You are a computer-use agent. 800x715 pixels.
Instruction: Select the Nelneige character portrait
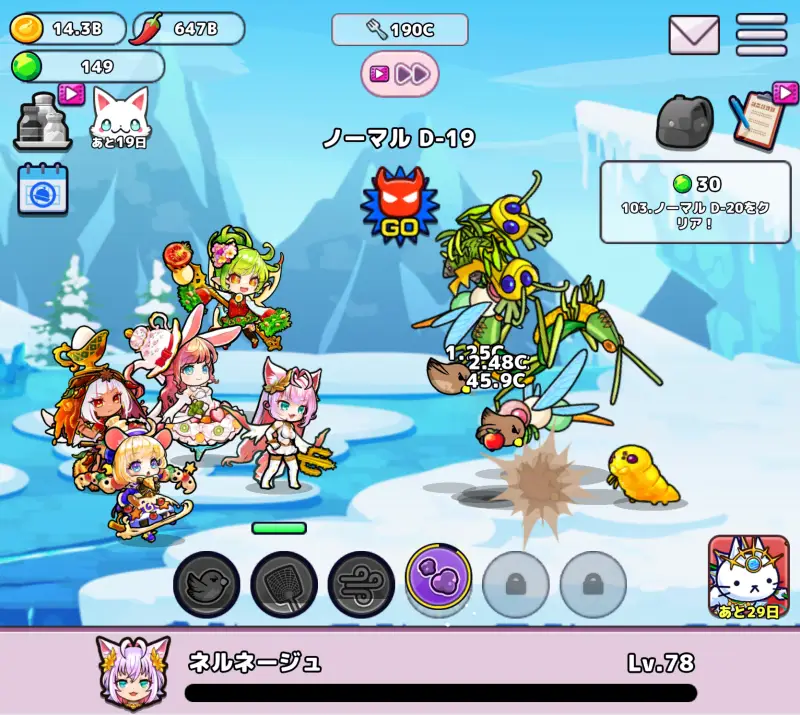click(132, 669)
